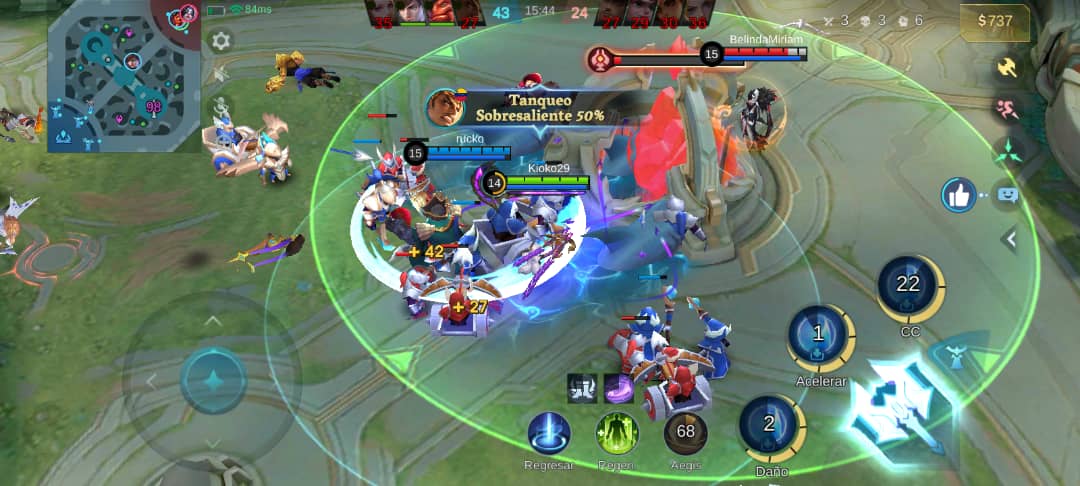
Task: Open the quick chat smiley bubble
Action: click(1007, 195)
